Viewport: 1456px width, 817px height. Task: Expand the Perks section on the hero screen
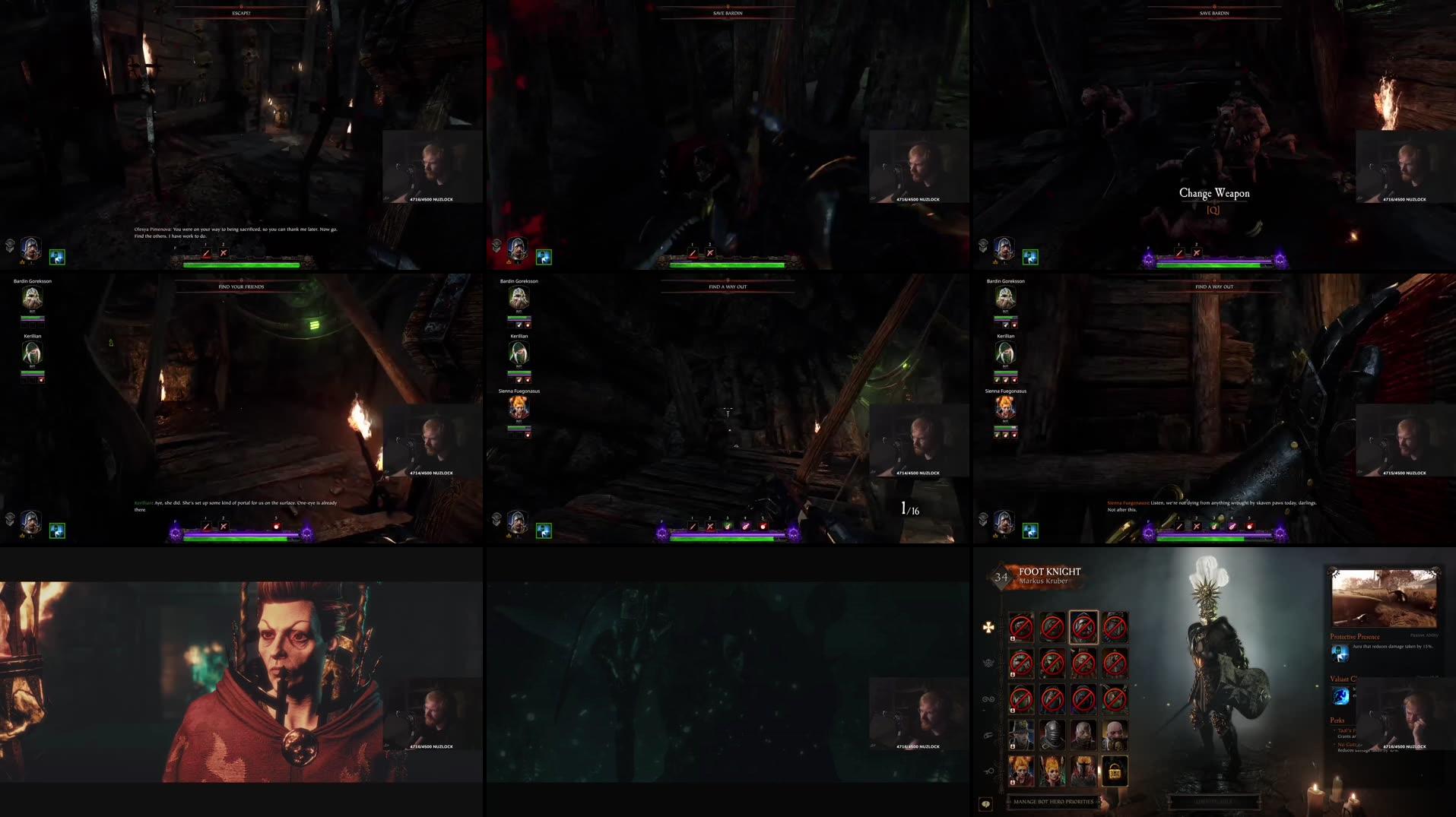click(x=1337, y=720)
